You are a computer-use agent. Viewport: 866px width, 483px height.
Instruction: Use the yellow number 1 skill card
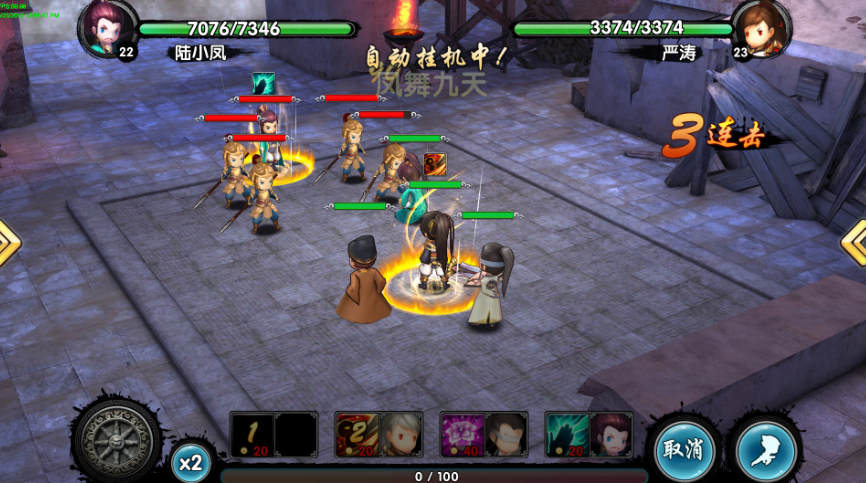pyautogui.click(x=252, y=435)
